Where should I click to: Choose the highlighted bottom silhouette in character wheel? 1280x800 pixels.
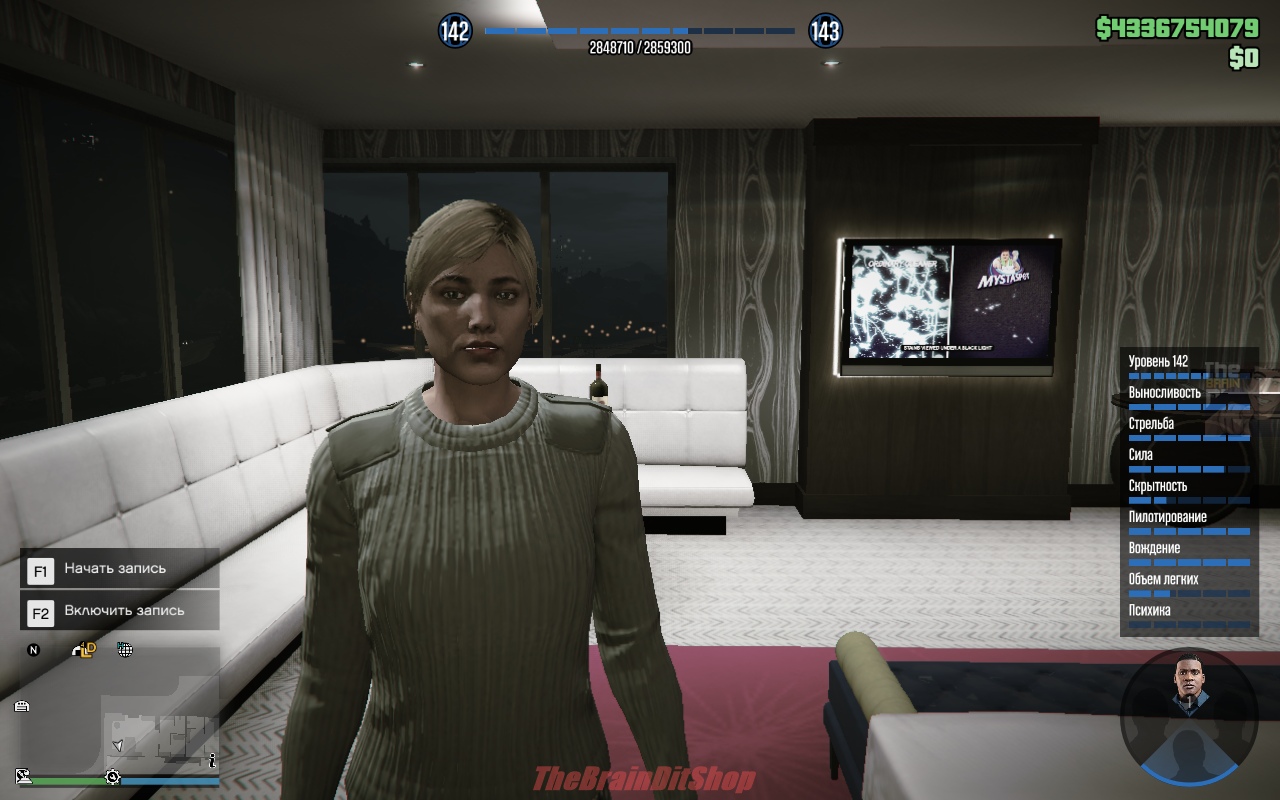[x=1188, y=755]
